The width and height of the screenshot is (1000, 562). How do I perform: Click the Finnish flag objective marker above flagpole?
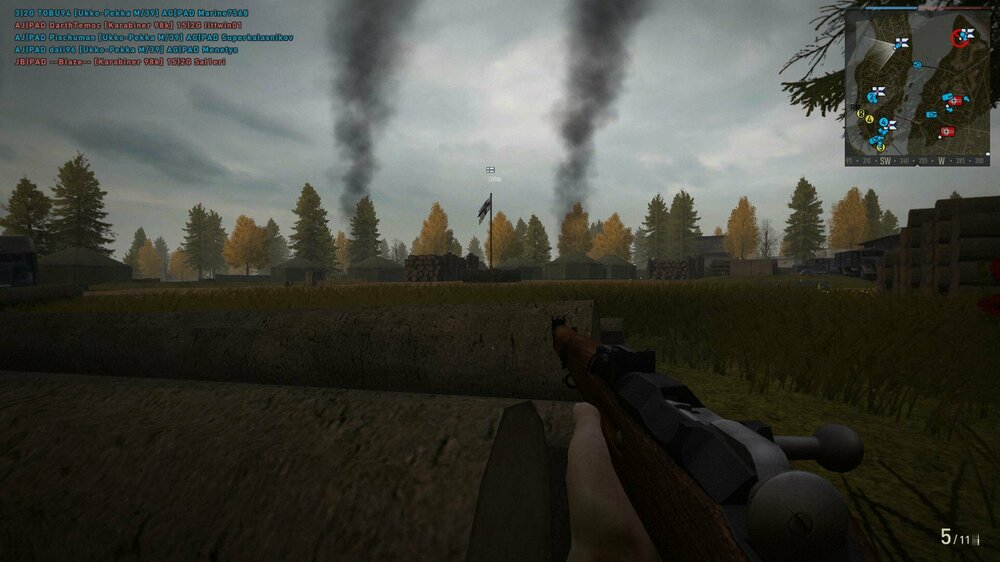(x=491, y=170)
